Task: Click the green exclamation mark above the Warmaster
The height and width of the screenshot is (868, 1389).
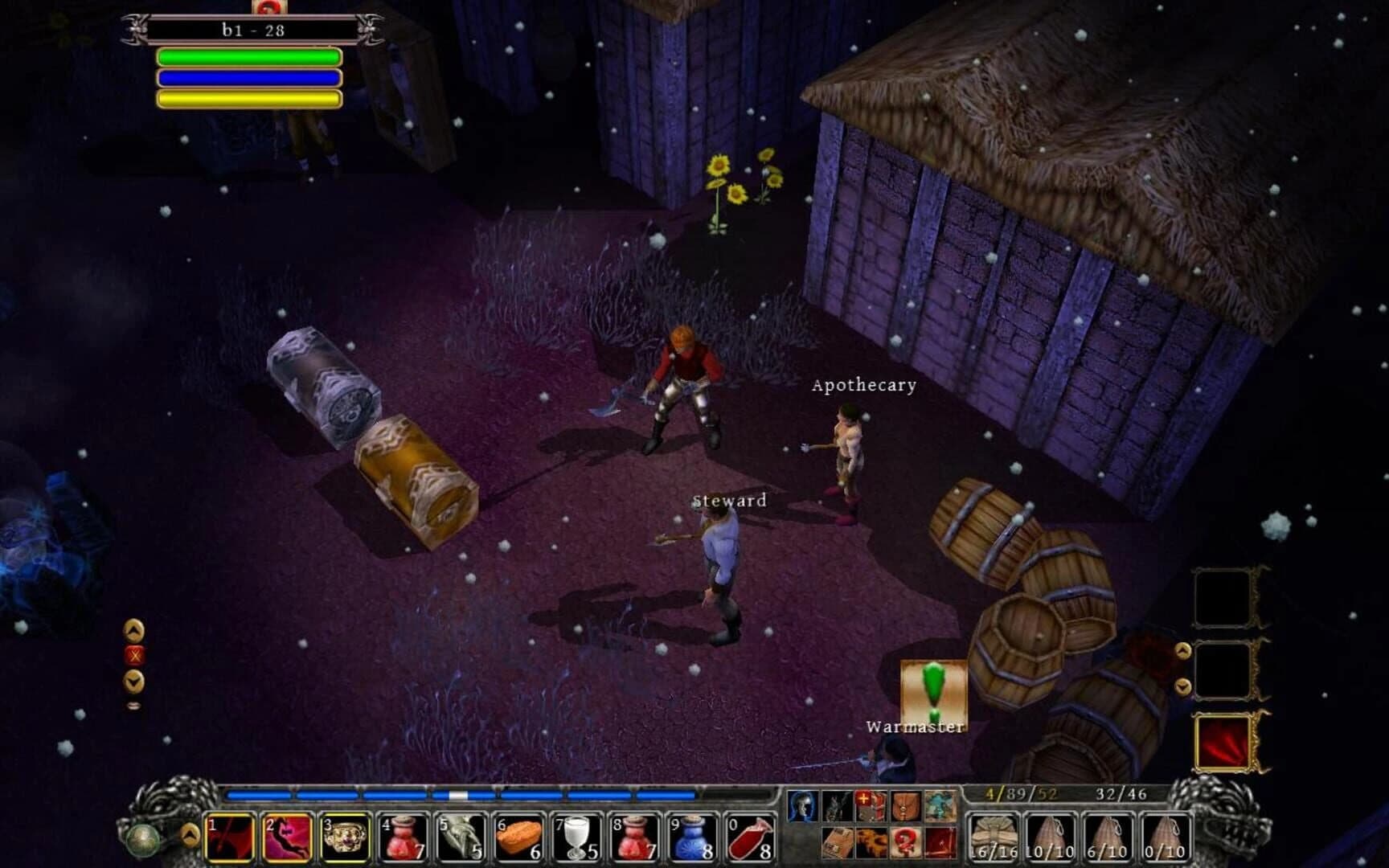Action: click(935, 687)
